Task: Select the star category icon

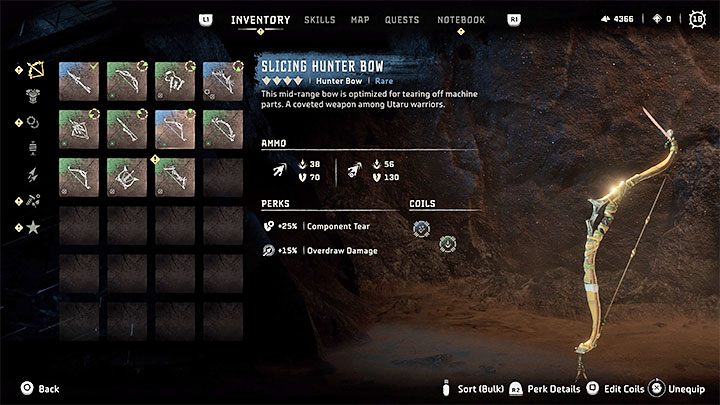Action: tap(33, 227)
